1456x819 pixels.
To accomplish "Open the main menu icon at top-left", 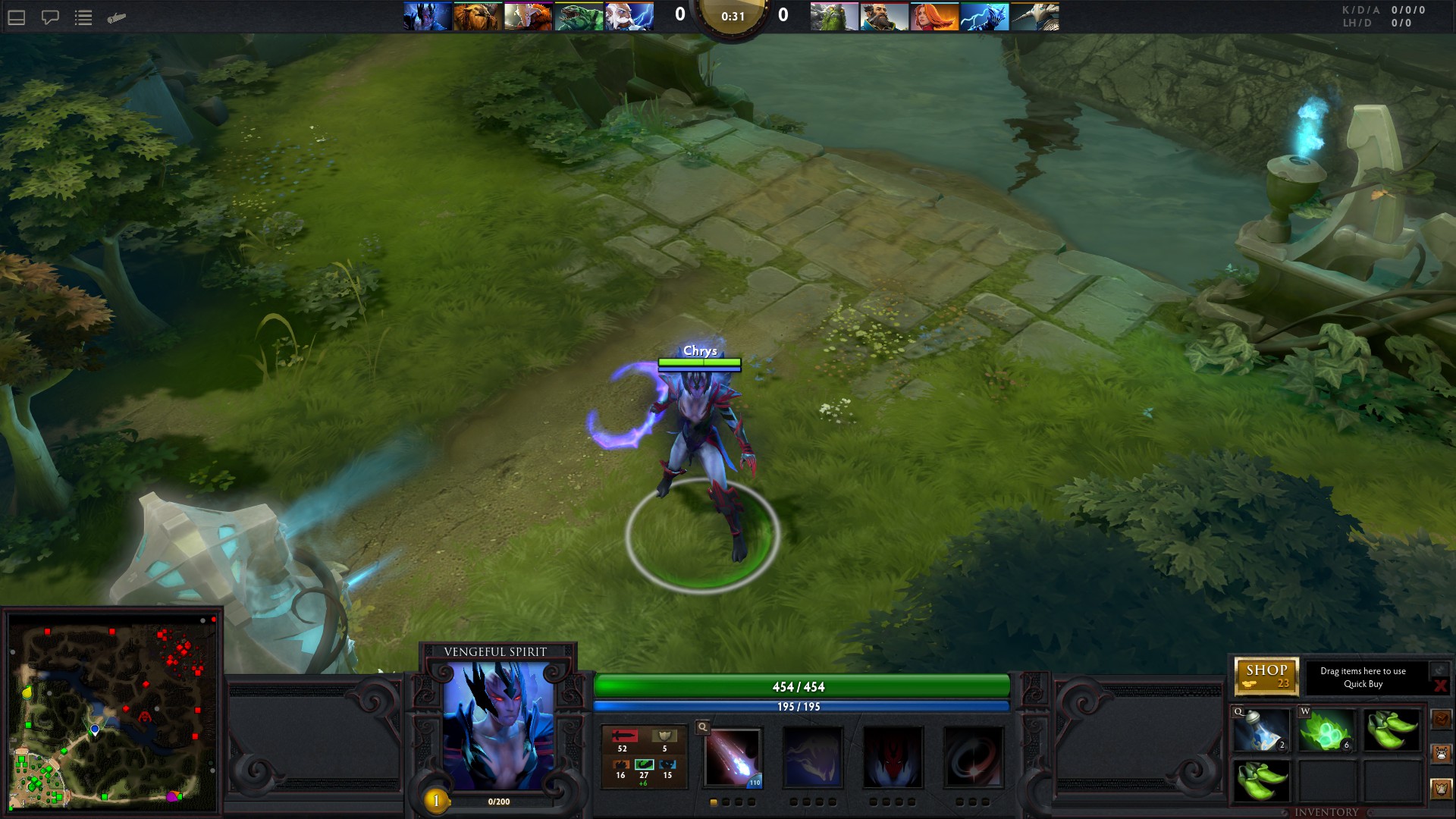I will 17,17.
